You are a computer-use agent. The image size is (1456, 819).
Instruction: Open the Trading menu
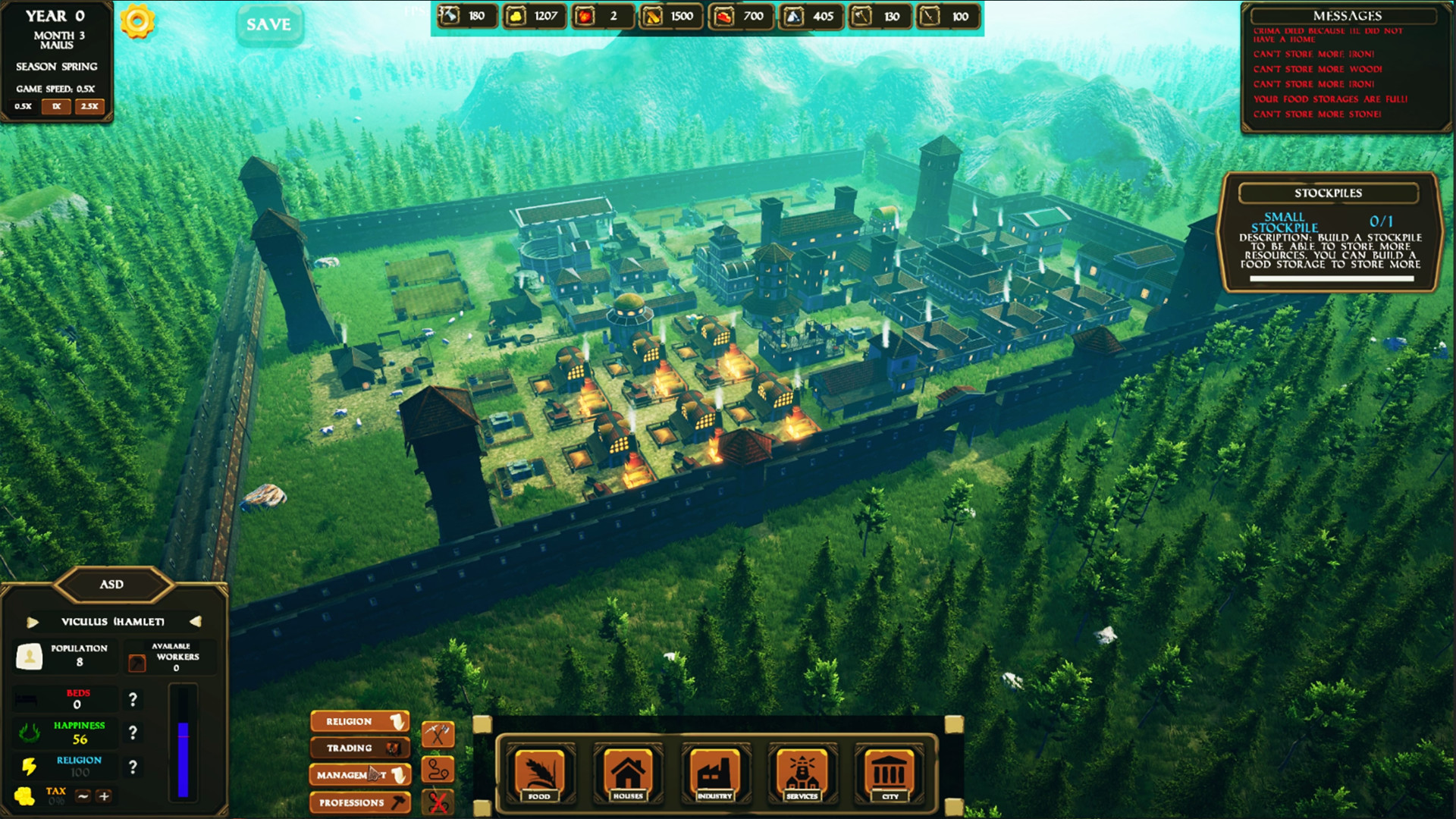(359, 748)
